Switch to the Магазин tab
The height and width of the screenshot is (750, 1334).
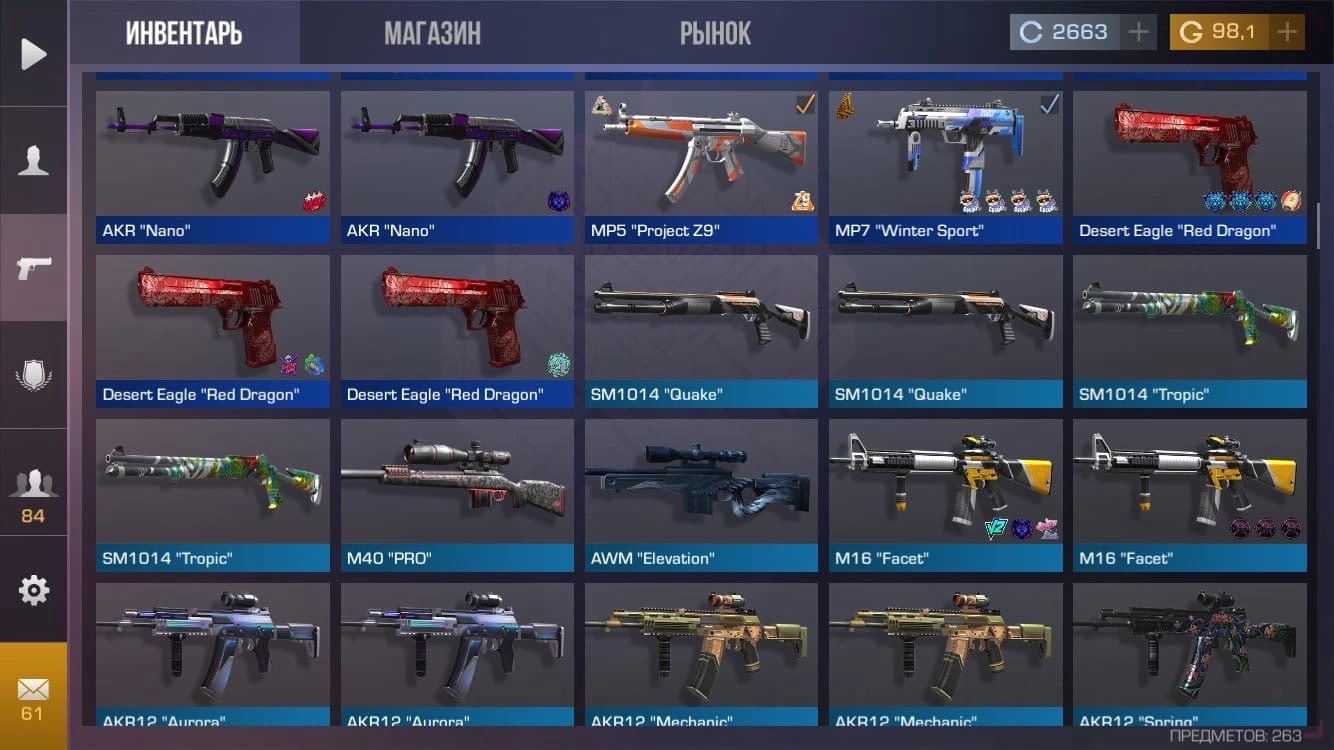click(432, 33)
